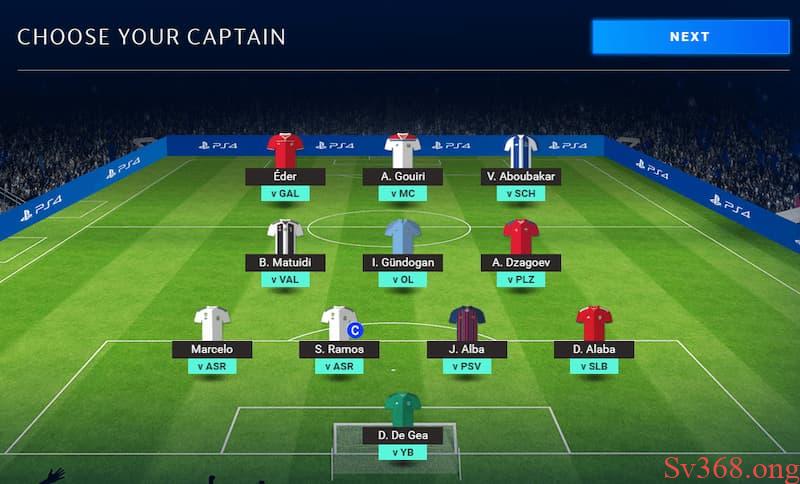Select S. Ramos, the current captain
The height and width of the screenshot is (484, 800).
point(339,324)
